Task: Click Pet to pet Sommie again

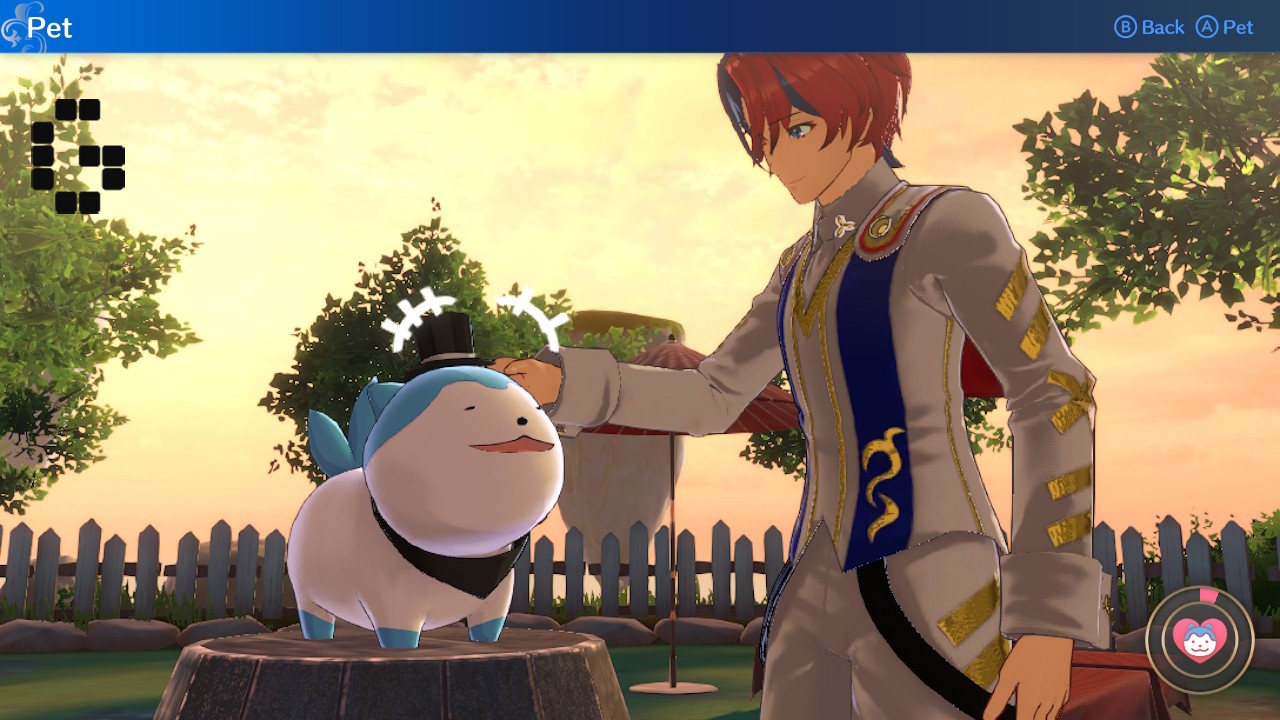Action: (1236, 27)
